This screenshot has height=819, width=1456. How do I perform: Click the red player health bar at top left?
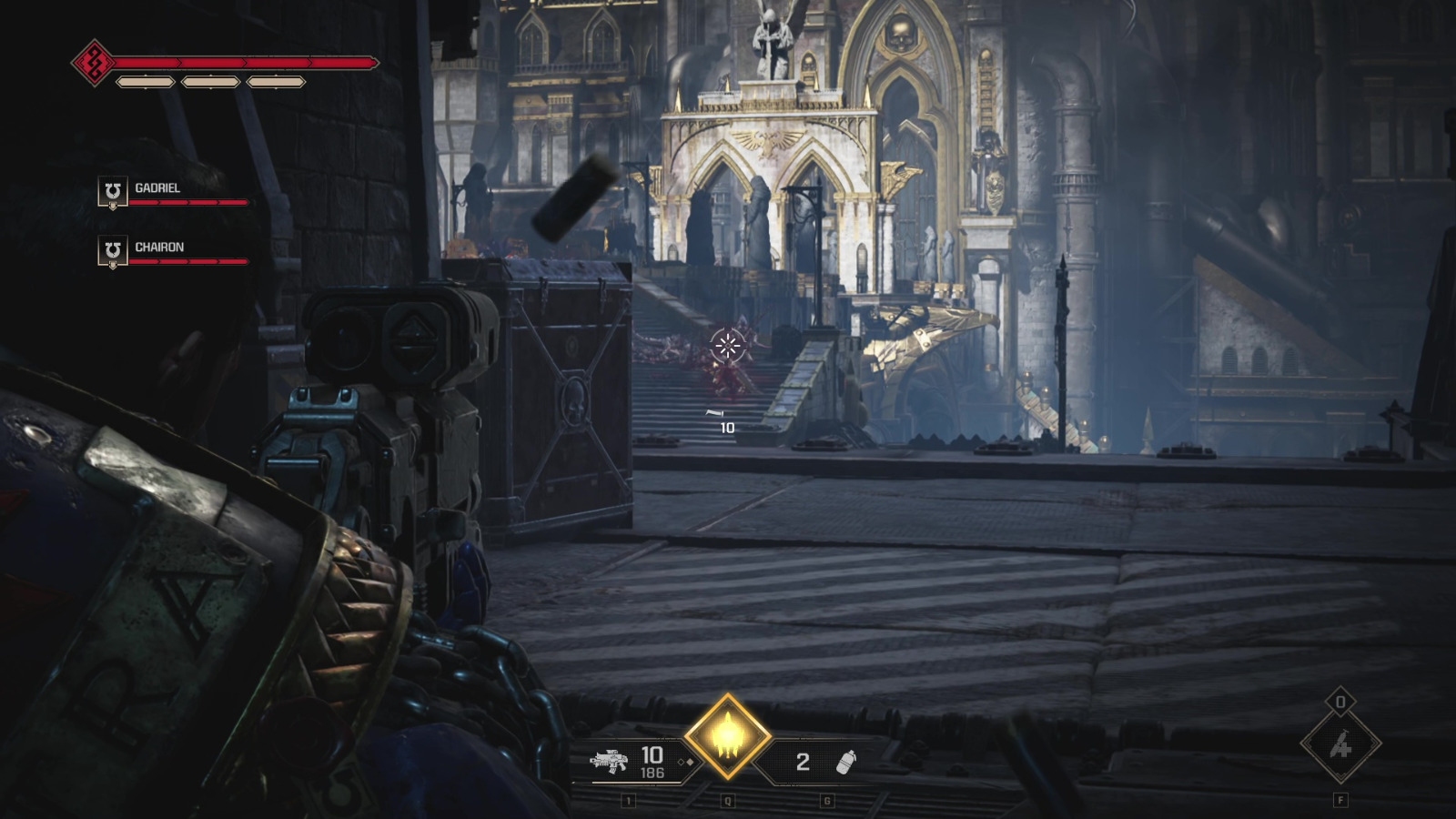(246, 65)
